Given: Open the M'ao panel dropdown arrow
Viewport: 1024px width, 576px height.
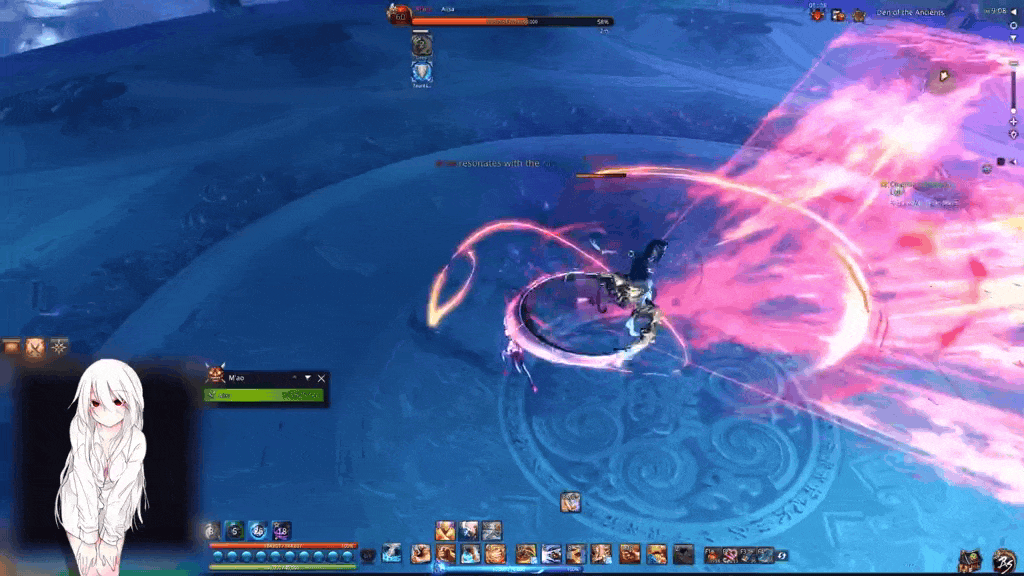Looking at the screenshot, I should [x=308, y=378].
